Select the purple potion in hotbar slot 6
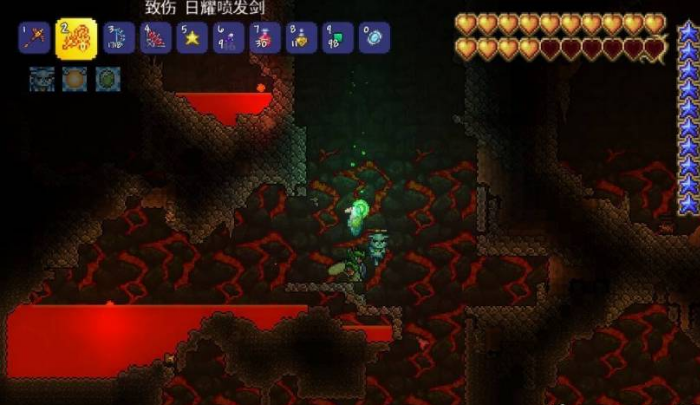The height and width of the screenshot is (405, 700). tap(228, 38)
